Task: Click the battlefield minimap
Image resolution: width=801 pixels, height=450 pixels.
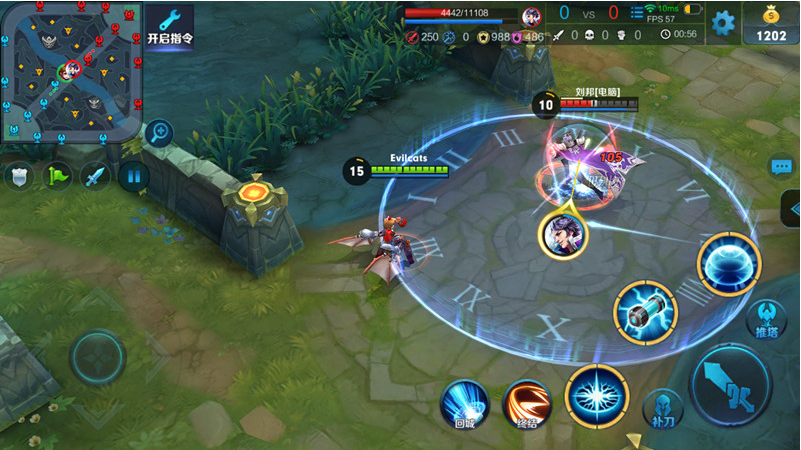Action: tap(70, 70)
